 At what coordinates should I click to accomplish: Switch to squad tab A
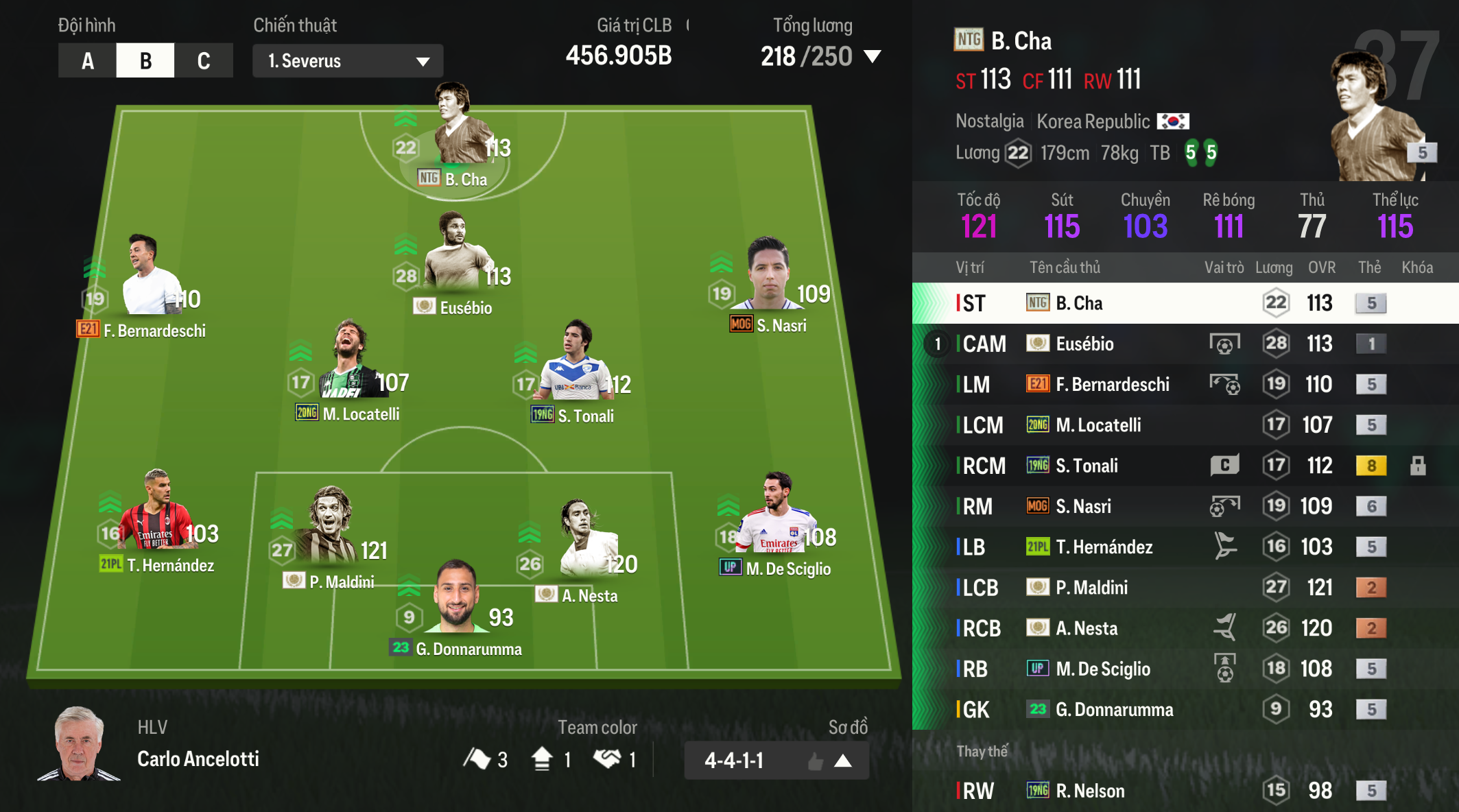(x=87, y=61)
